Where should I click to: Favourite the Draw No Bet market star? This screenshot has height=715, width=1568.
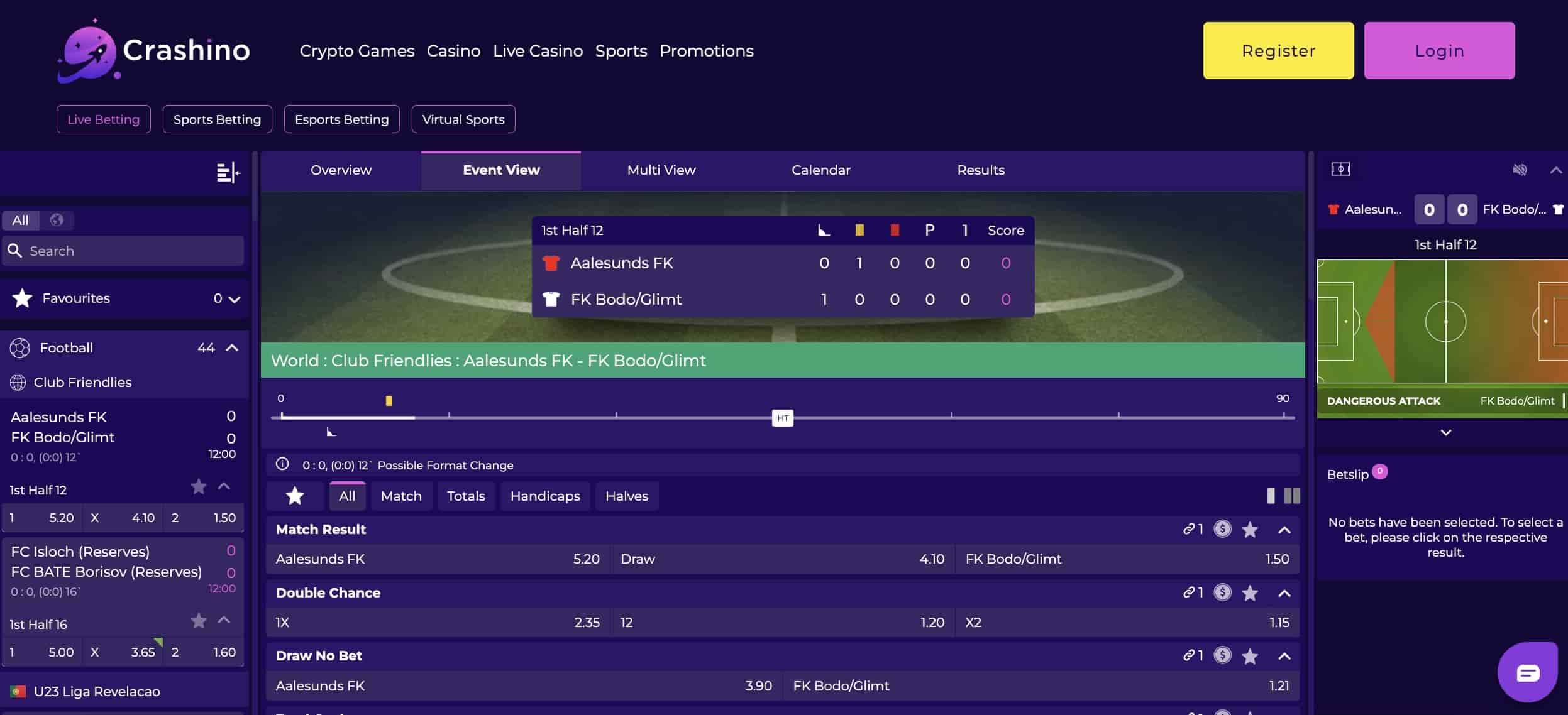click(x=1251, y=656)
